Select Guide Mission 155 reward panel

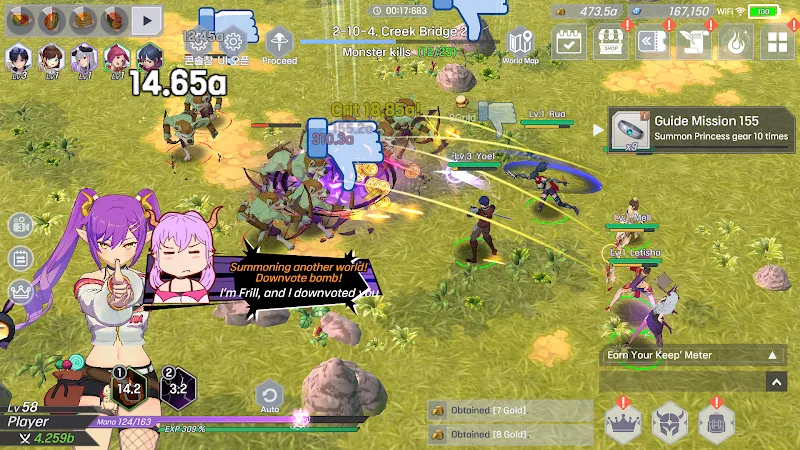pyautogui.click(x=698, y=129)
